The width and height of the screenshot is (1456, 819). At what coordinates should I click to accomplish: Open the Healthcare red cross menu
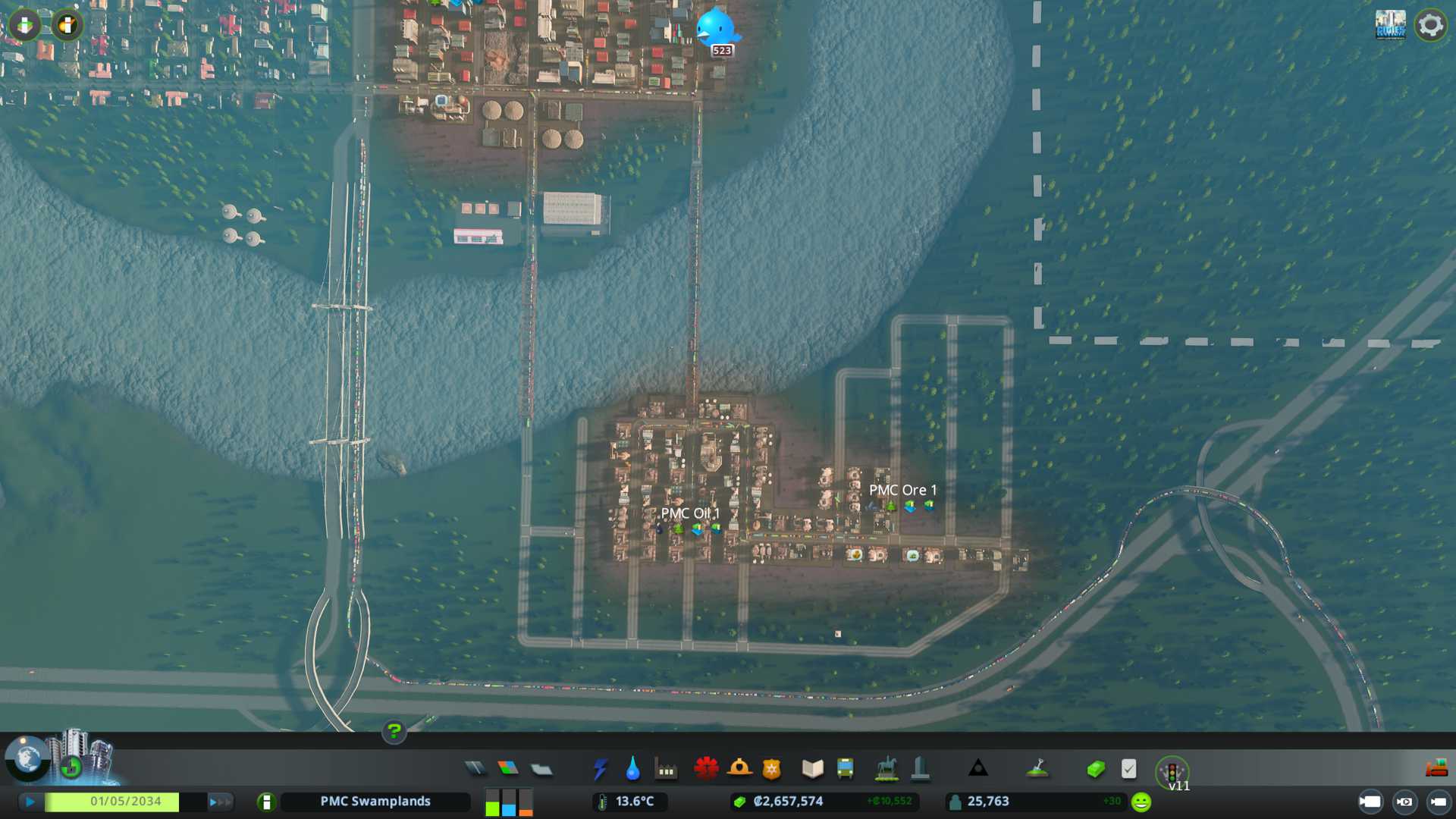(x=706, y=769)
